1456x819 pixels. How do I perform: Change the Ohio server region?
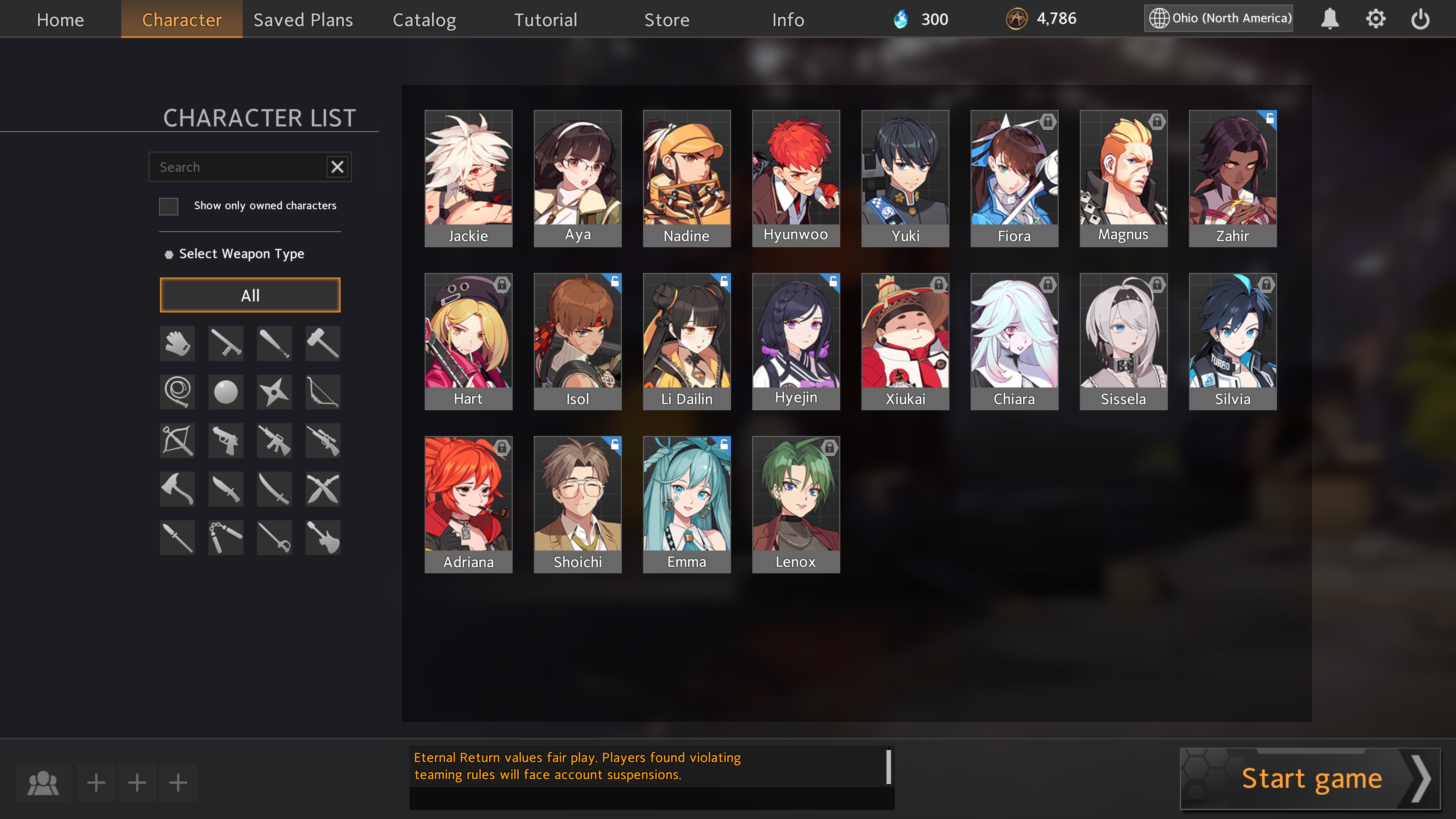point(1219,18)
